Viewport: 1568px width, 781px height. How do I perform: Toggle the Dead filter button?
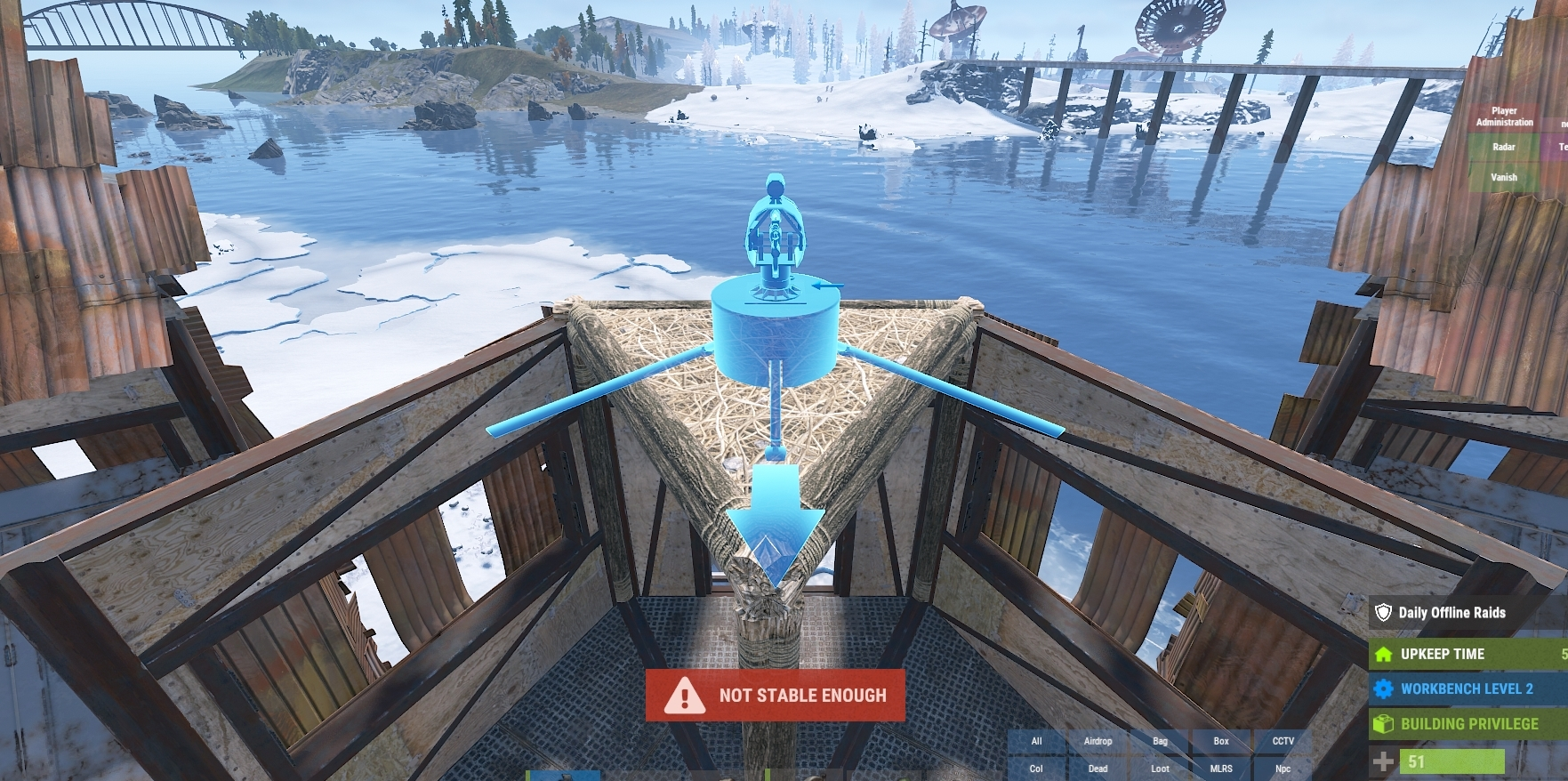point(1098,769)
